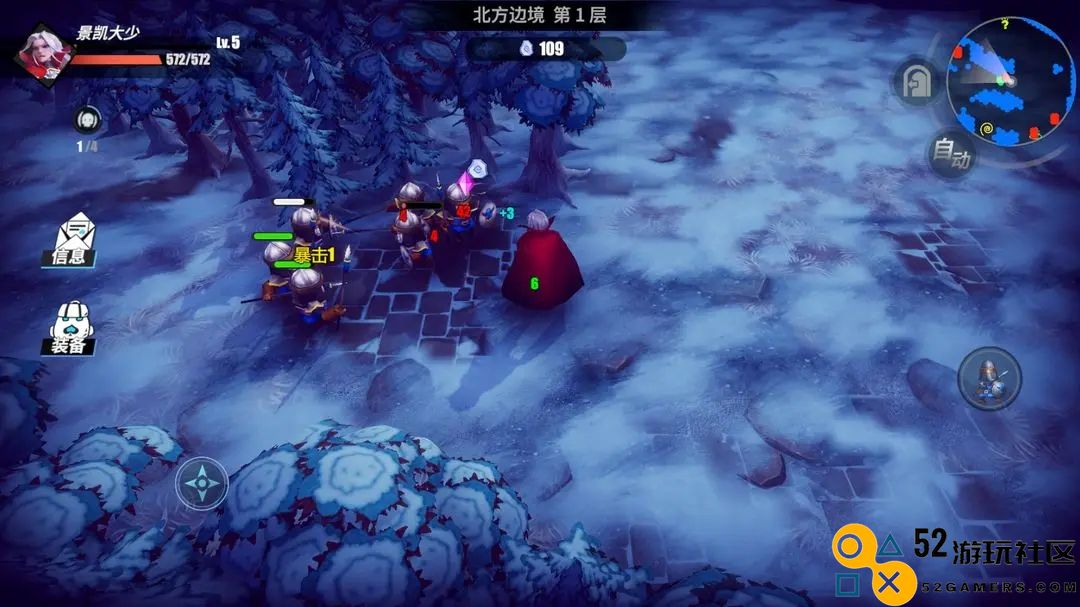This screenshot has width=1080, height=607.
Task: Open the 信息 envelope messages panel
Action: tap(75, 240)
